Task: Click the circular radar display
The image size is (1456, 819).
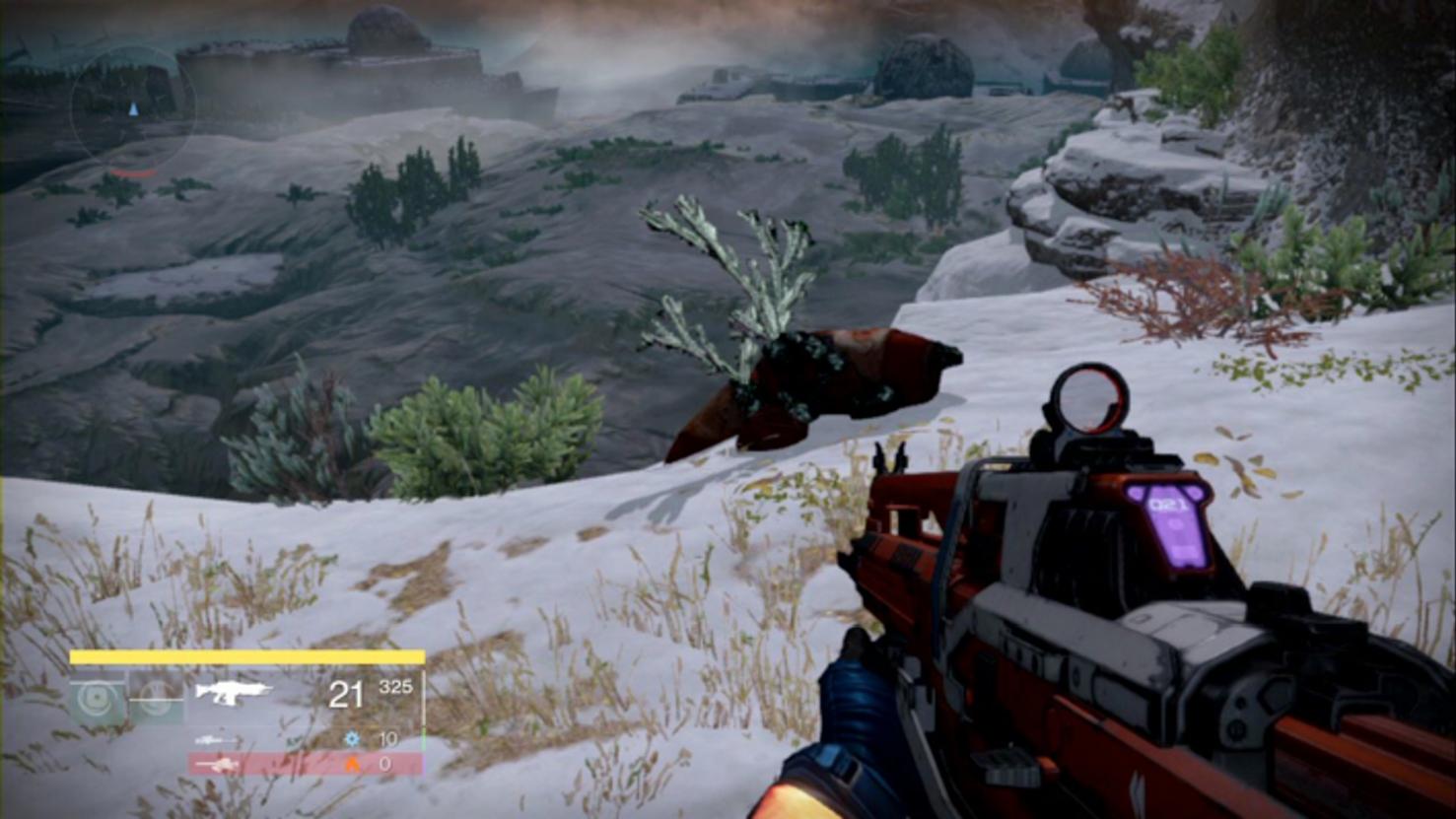Action: tap(132, 108)
